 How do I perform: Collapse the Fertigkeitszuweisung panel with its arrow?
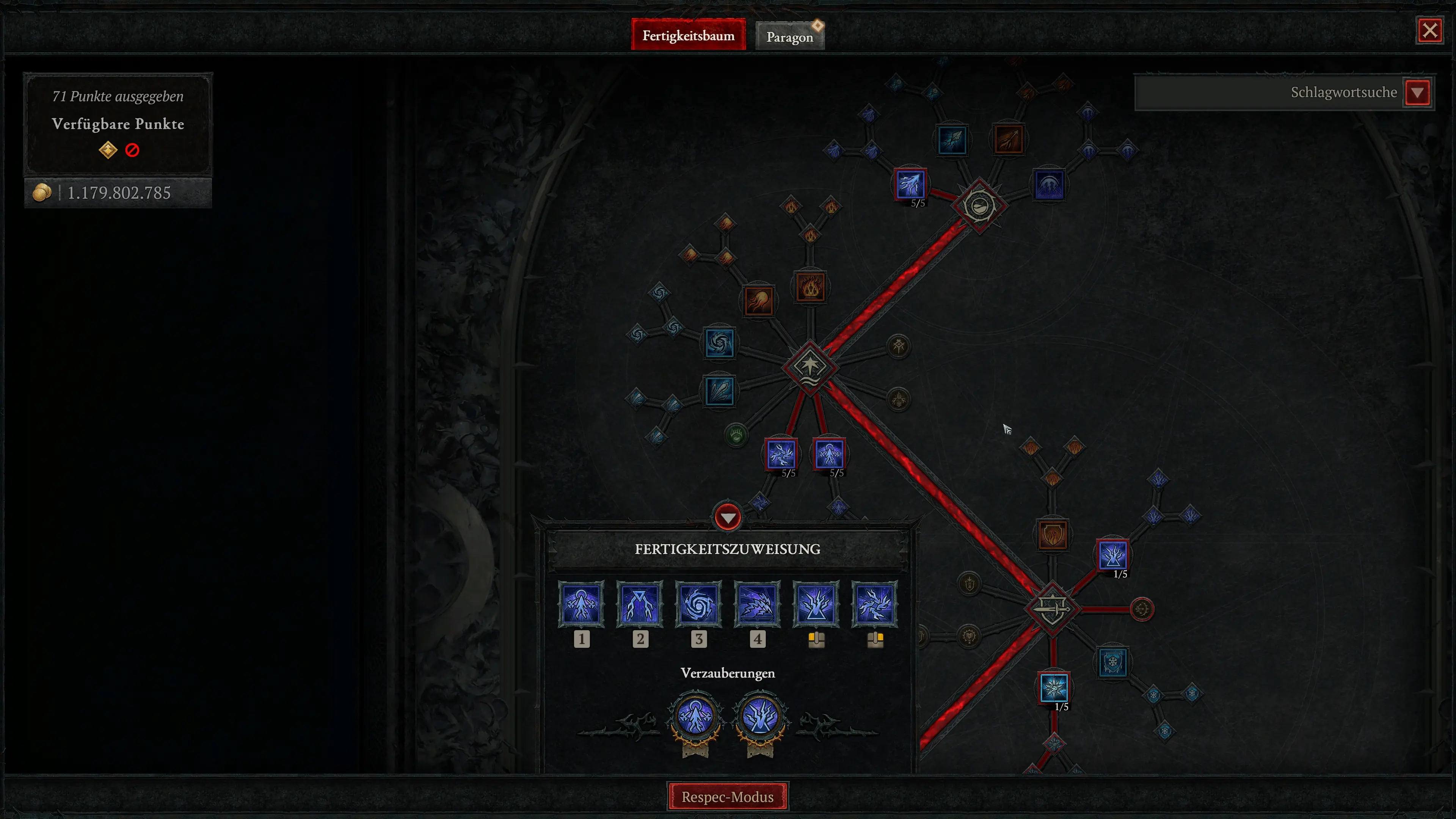(x=728, y=516)
